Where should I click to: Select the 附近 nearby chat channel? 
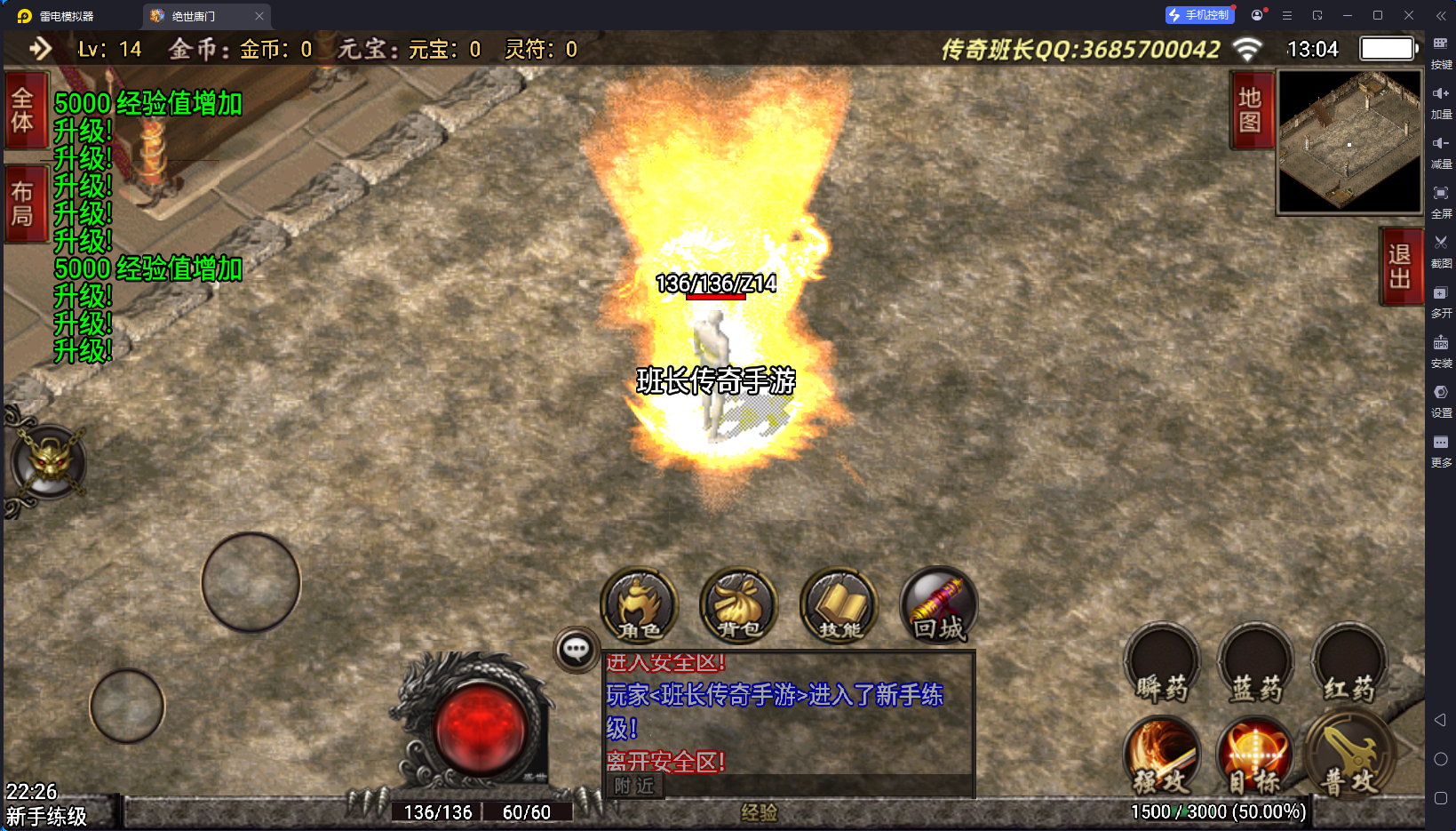pyautogui.click(x=634, y=786)
